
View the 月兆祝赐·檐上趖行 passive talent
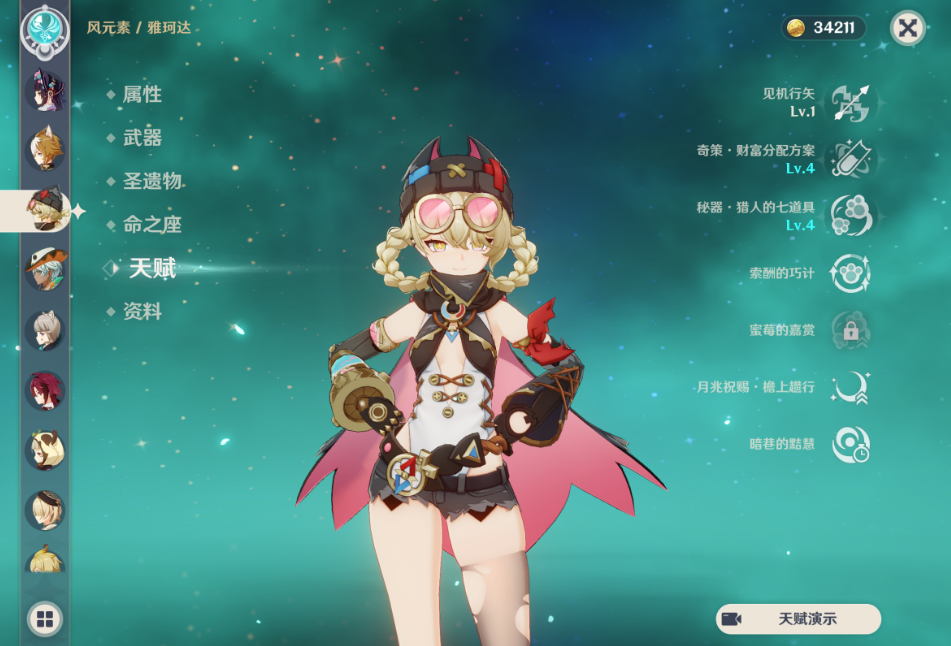(850, 387)
